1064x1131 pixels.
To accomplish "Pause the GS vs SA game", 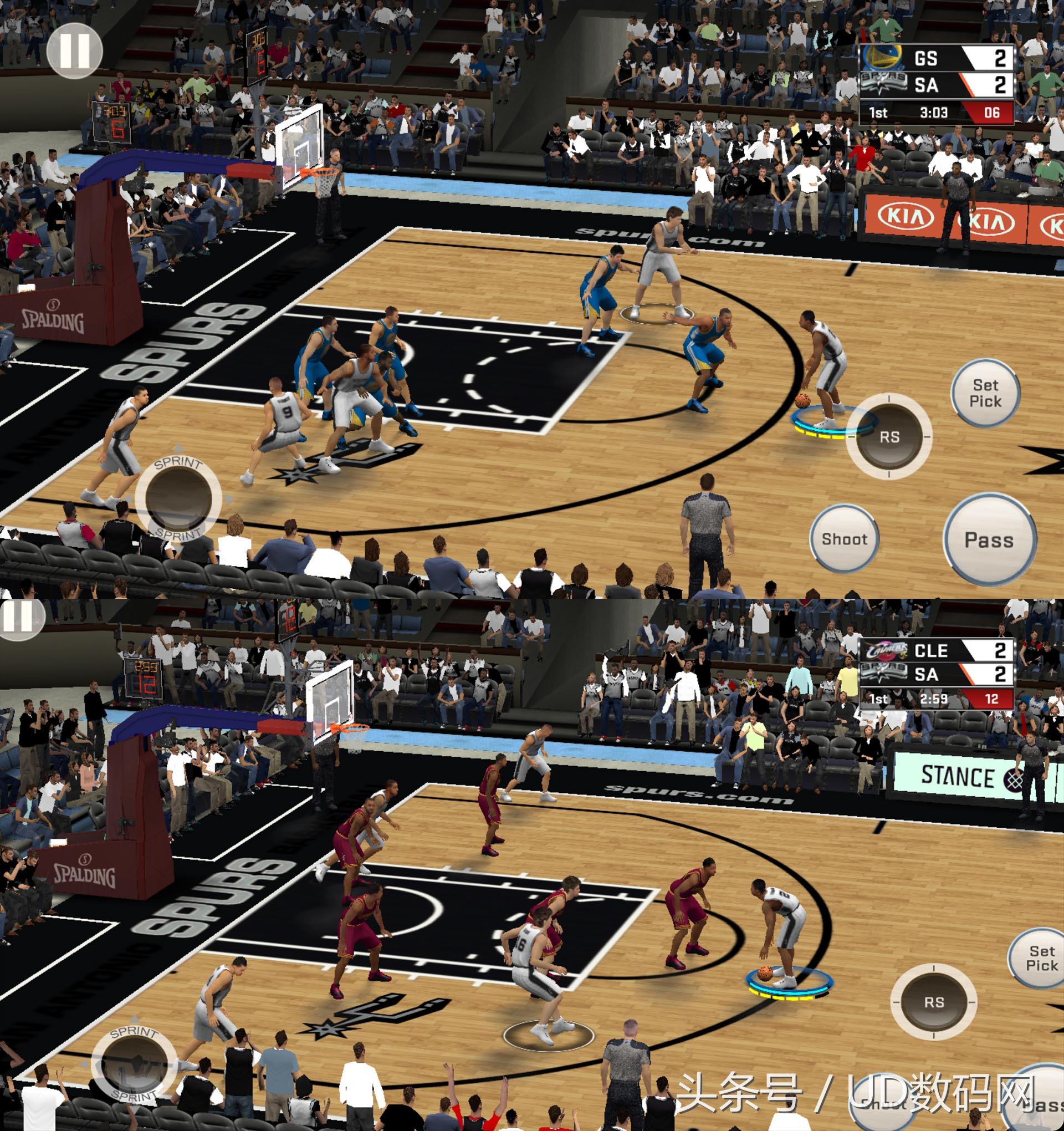I will 74,50.
